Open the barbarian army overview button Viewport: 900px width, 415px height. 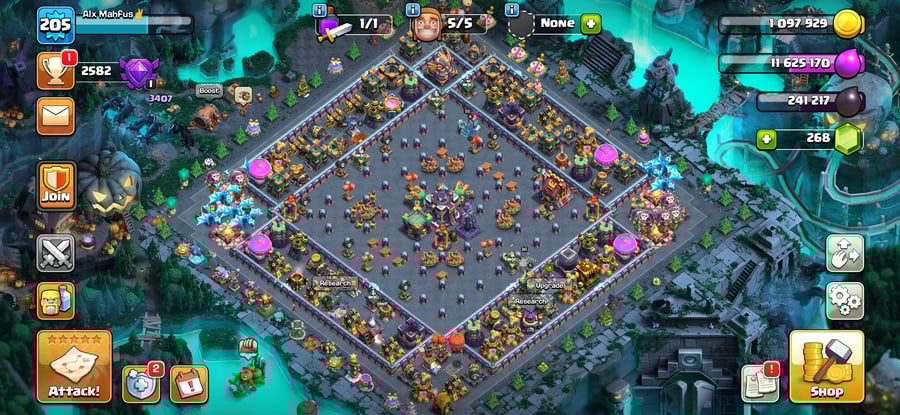55,300
